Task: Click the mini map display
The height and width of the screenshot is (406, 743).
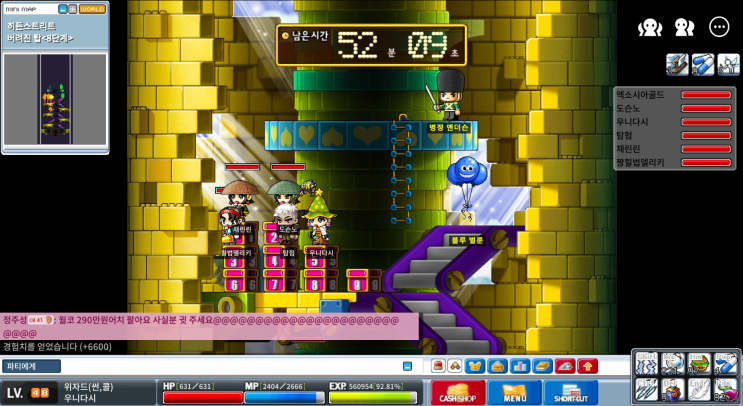Action: 55,100
